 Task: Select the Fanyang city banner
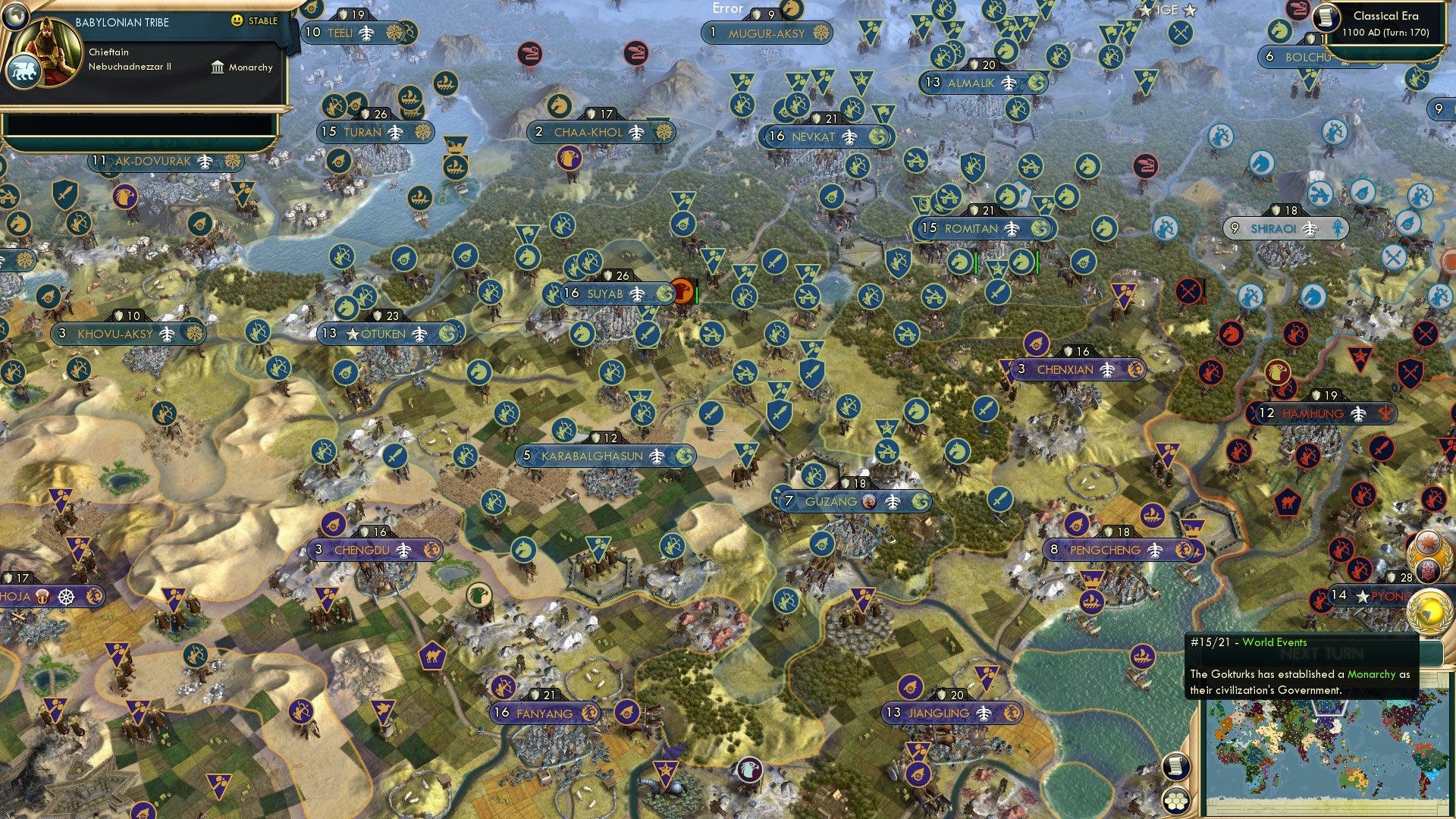(544, 713)
